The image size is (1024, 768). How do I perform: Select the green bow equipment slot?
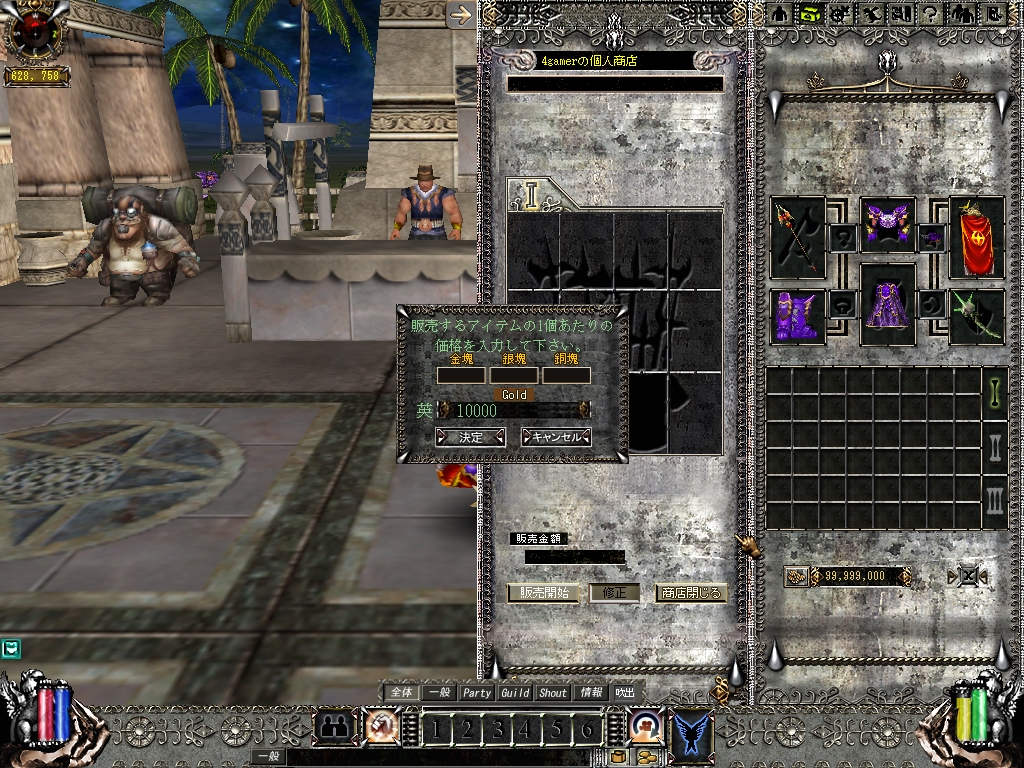coord(976,315)
